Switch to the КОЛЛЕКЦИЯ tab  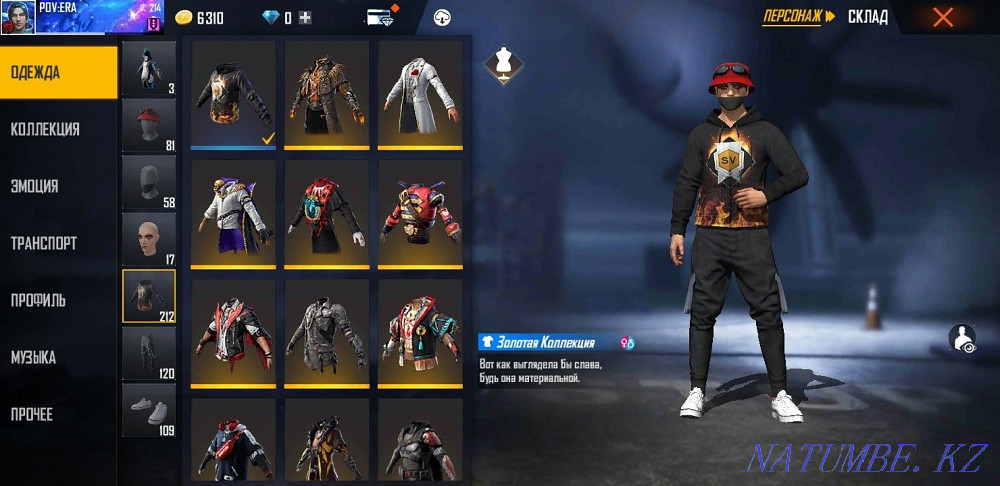click(58, 129)
